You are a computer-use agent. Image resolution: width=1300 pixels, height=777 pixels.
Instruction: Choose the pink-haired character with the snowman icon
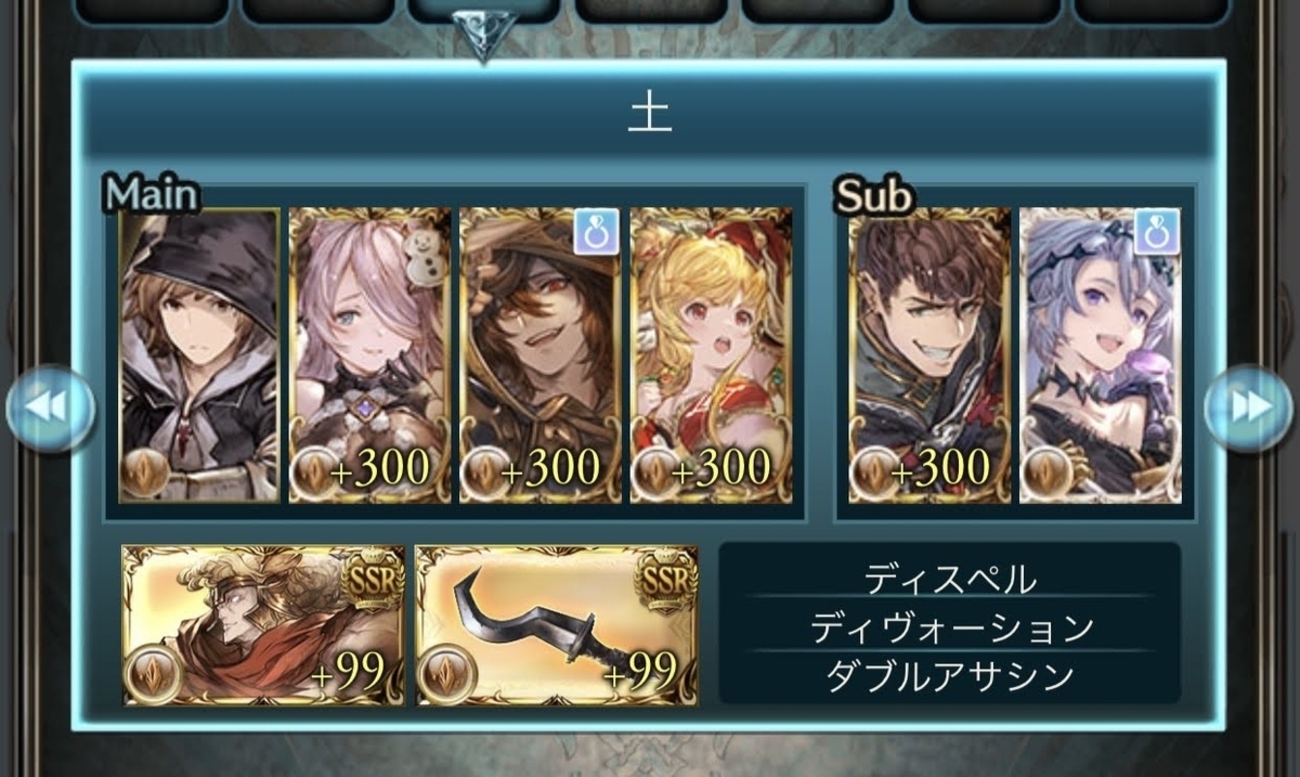pyautogui.click(x=370, y=355)
